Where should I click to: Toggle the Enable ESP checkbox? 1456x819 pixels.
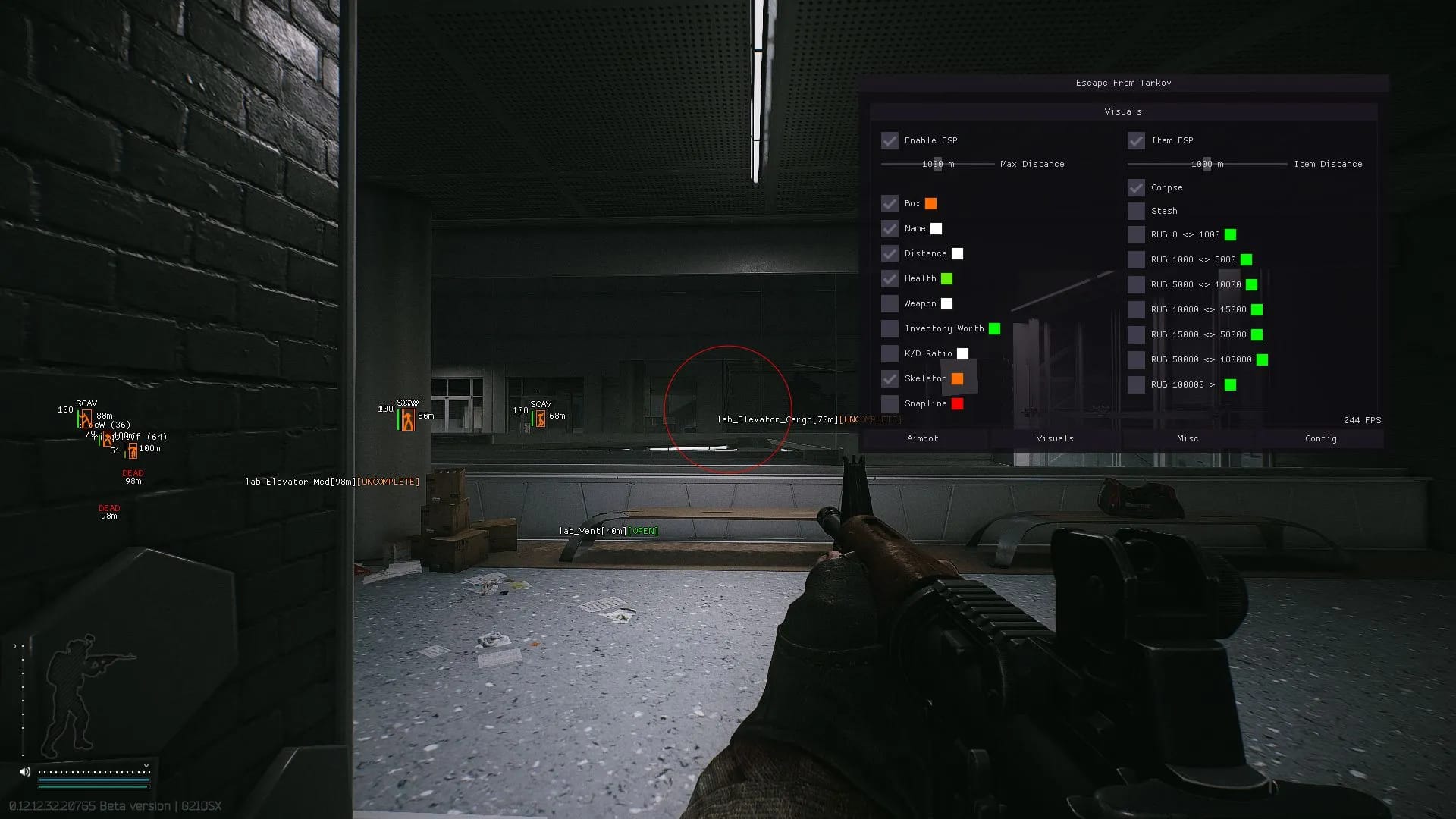890,140
